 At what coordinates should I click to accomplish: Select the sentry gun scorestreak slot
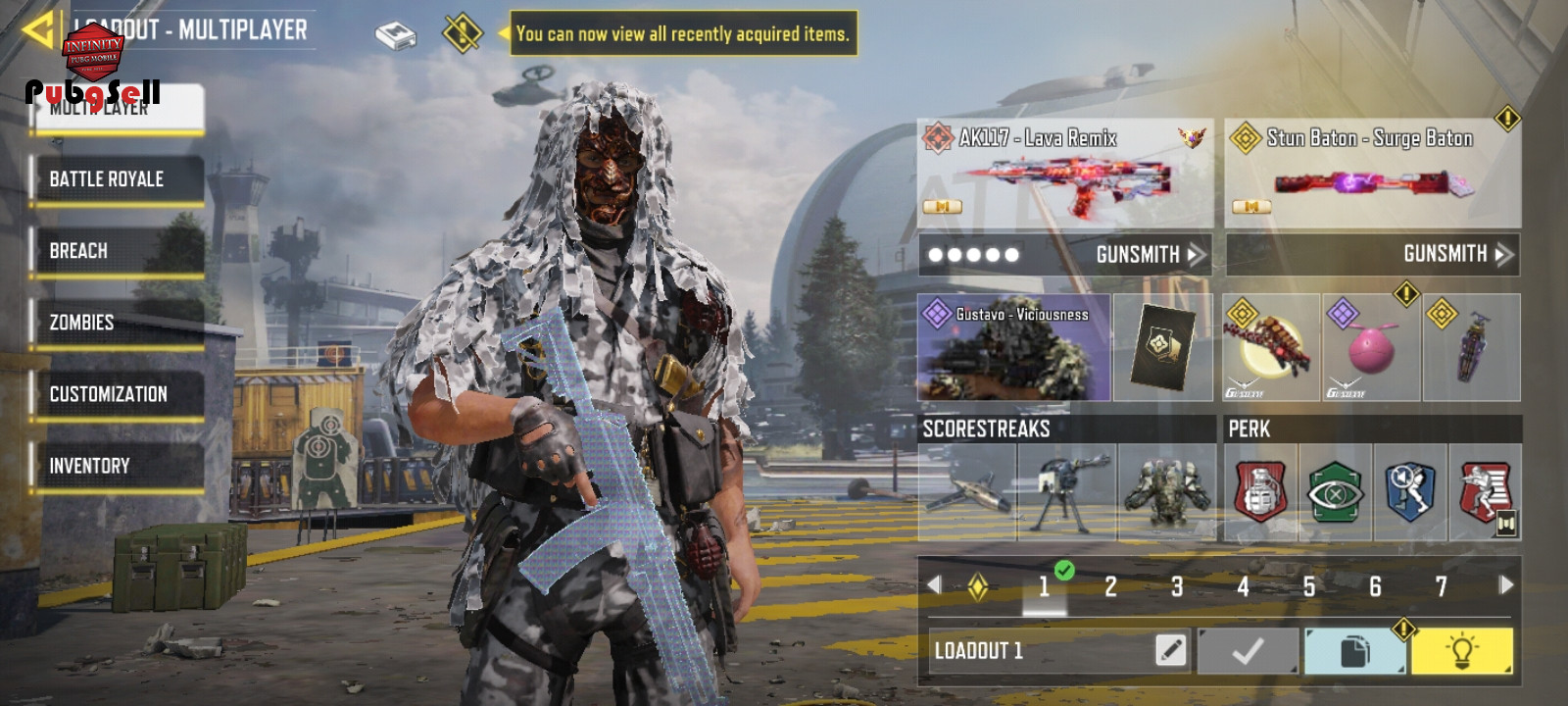pos(1066,491)
